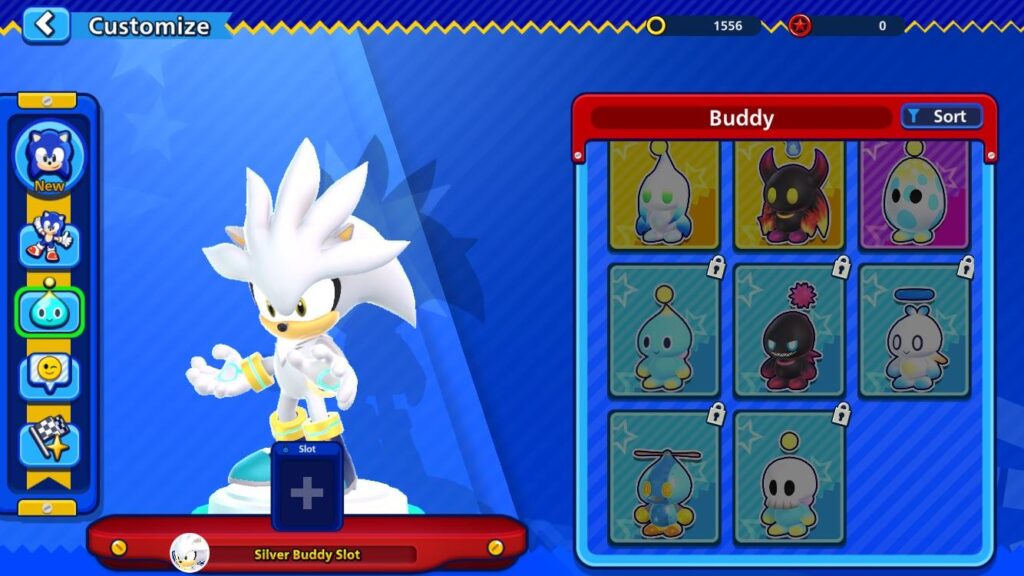Select the spotted egg buddy

(x=914, y=195)
